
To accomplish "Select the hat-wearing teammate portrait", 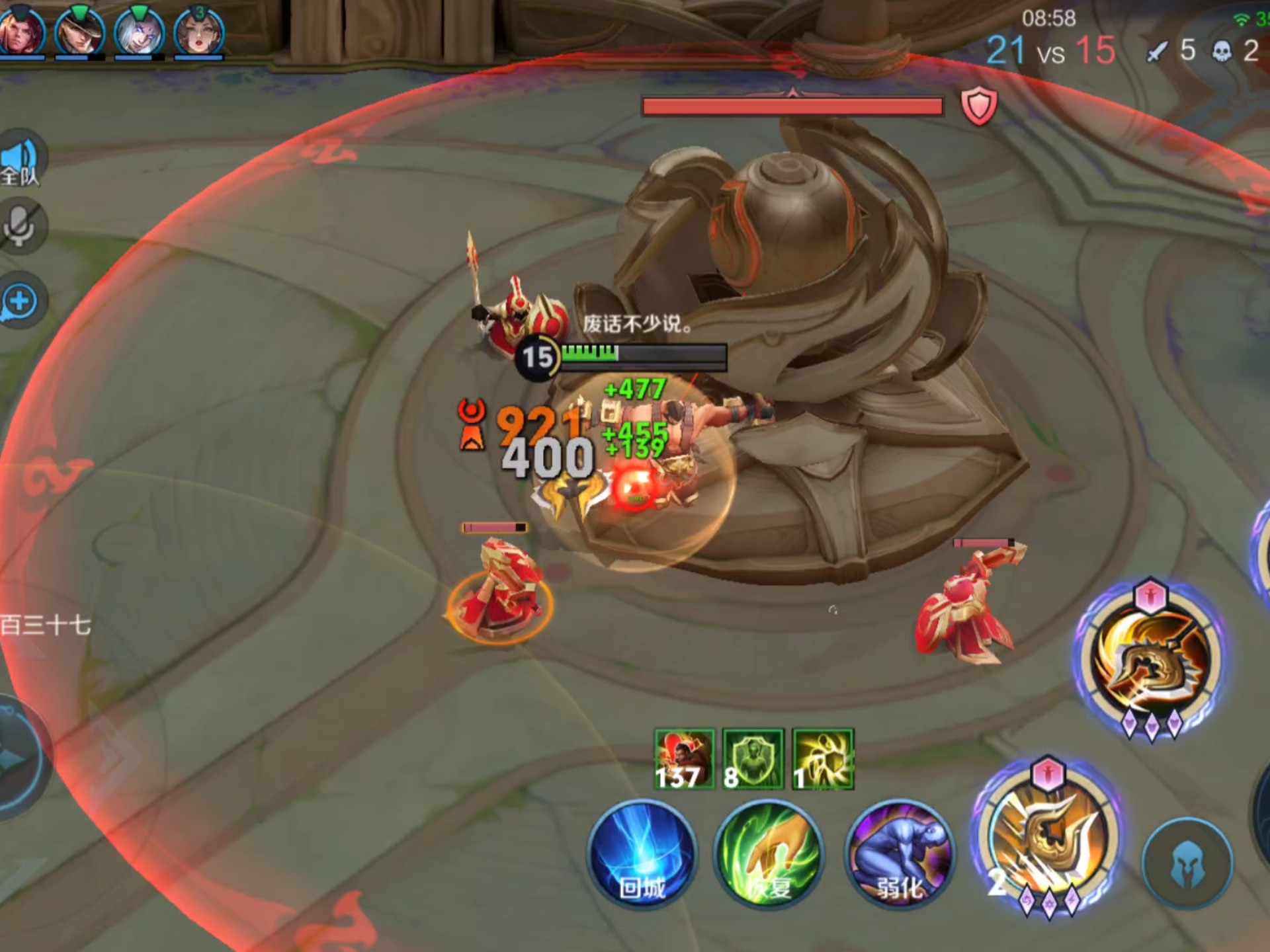I will (79, 30).
